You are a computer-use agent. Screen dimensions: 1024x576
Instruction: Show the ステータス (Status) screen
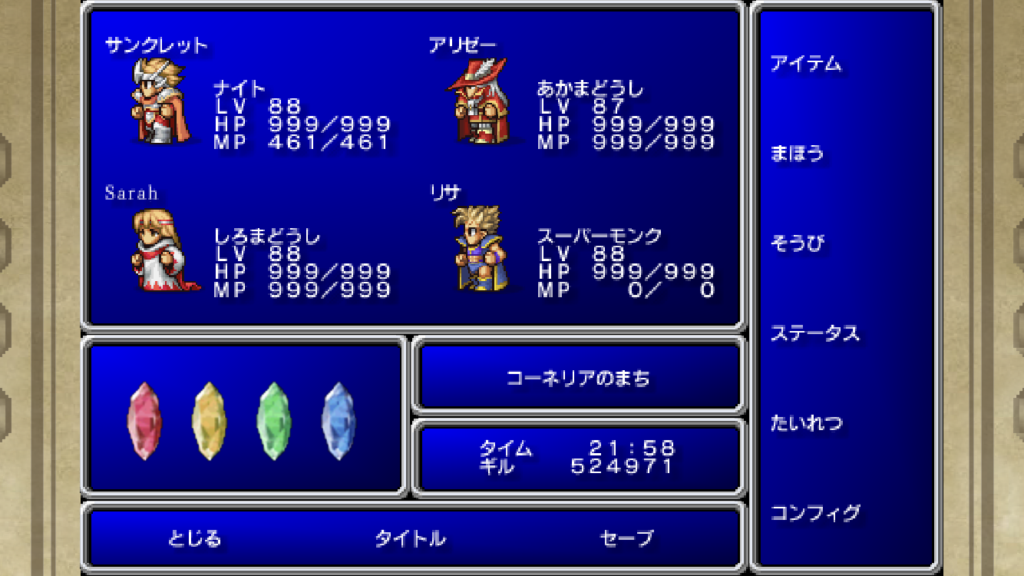[814, 333]
